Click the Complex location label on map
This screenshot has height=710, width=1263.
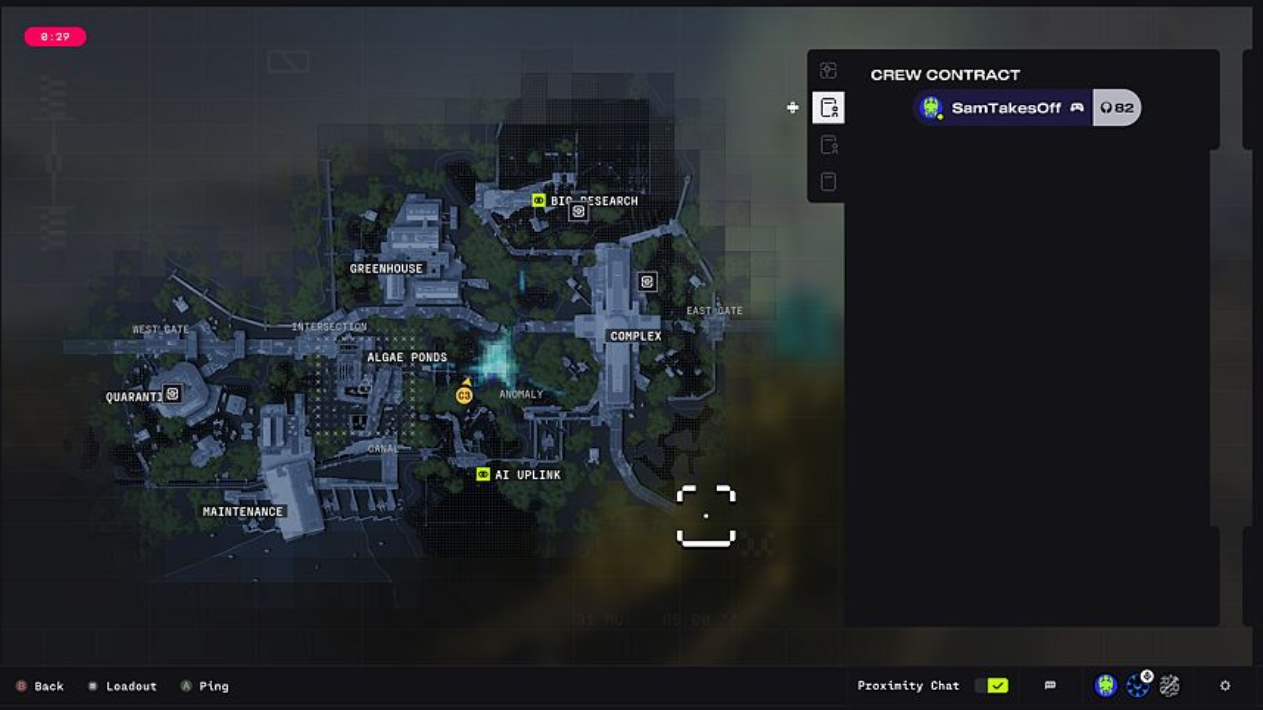tap(635, 336)
